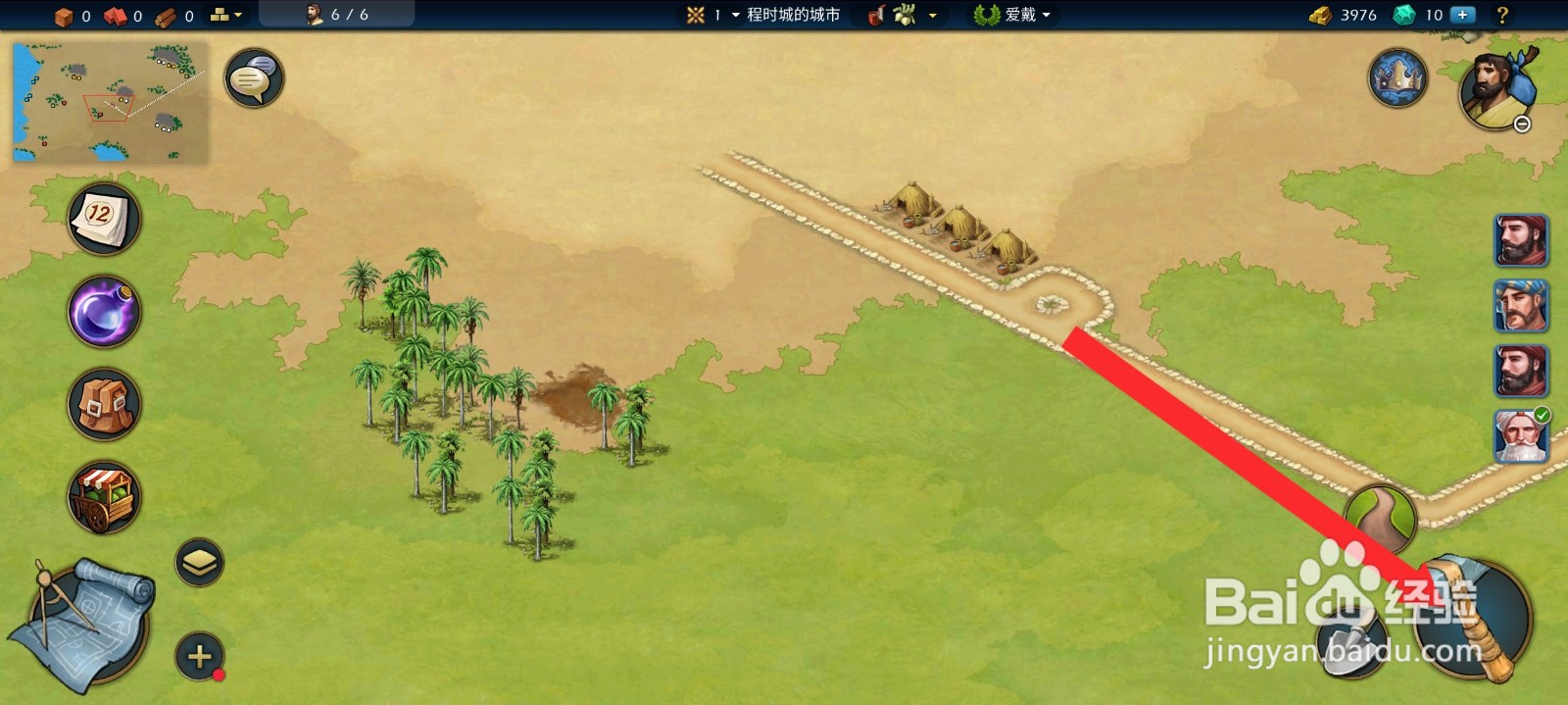Image resolution: width=1568 pixels, height=705 pixels.
Task: Open the minimap in the corner
Action: point(110,101)
